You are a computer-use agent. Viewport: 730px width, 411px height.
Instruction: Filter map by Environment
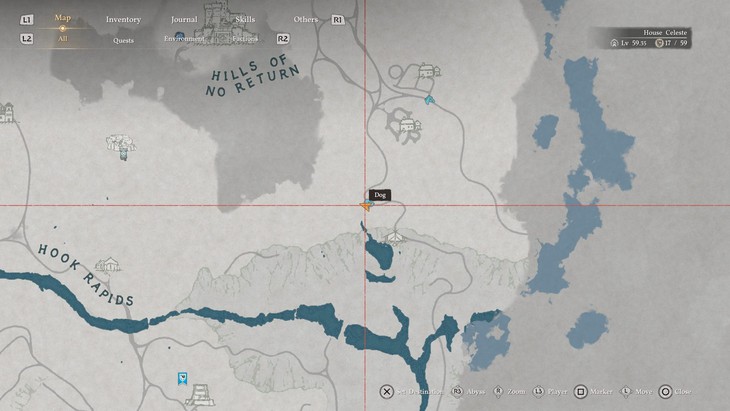coord(184,39)
